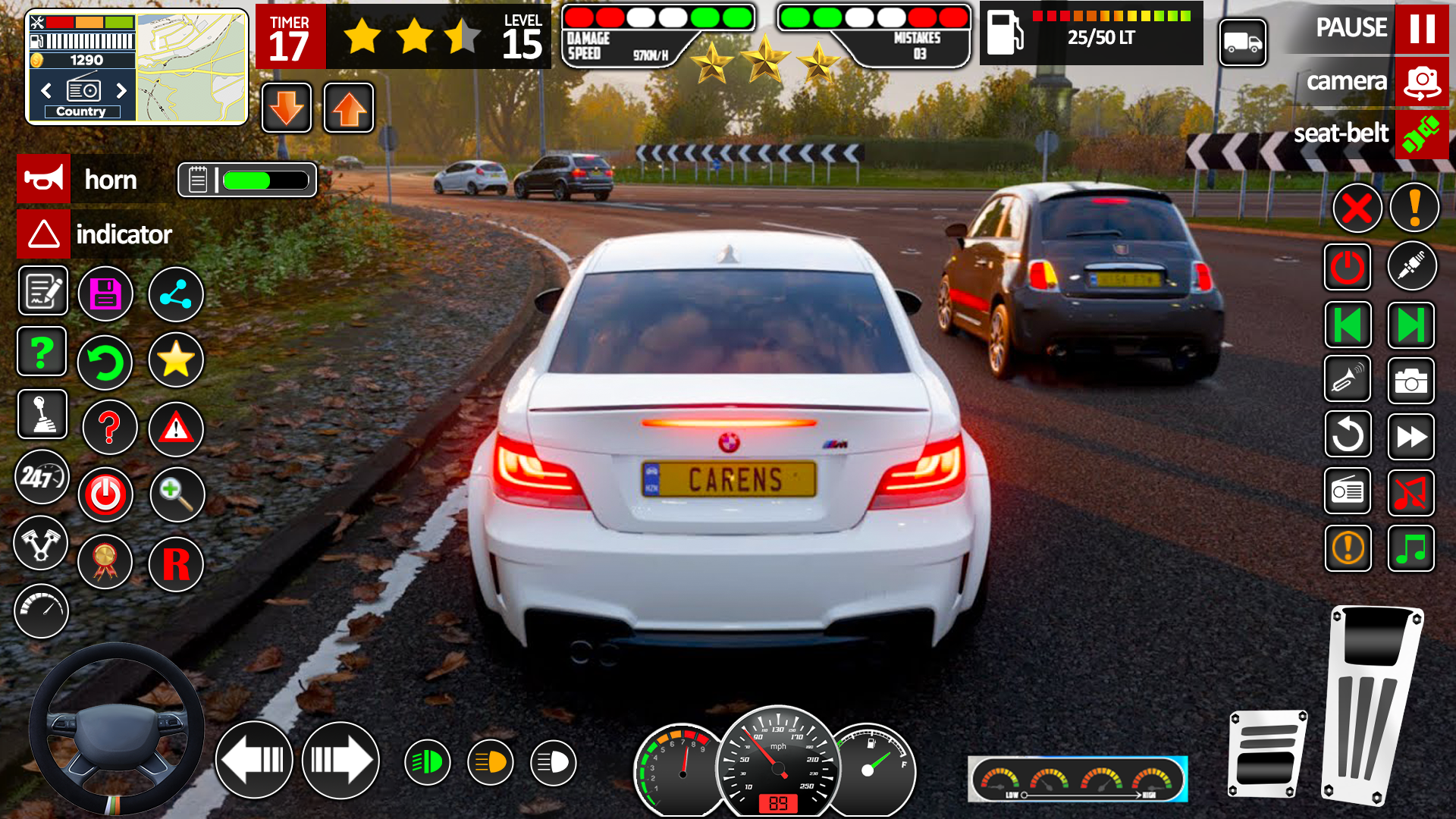This screenshot has width=1456, height=819.
Task: Skip to the next track
Action: coord(1410,326)
